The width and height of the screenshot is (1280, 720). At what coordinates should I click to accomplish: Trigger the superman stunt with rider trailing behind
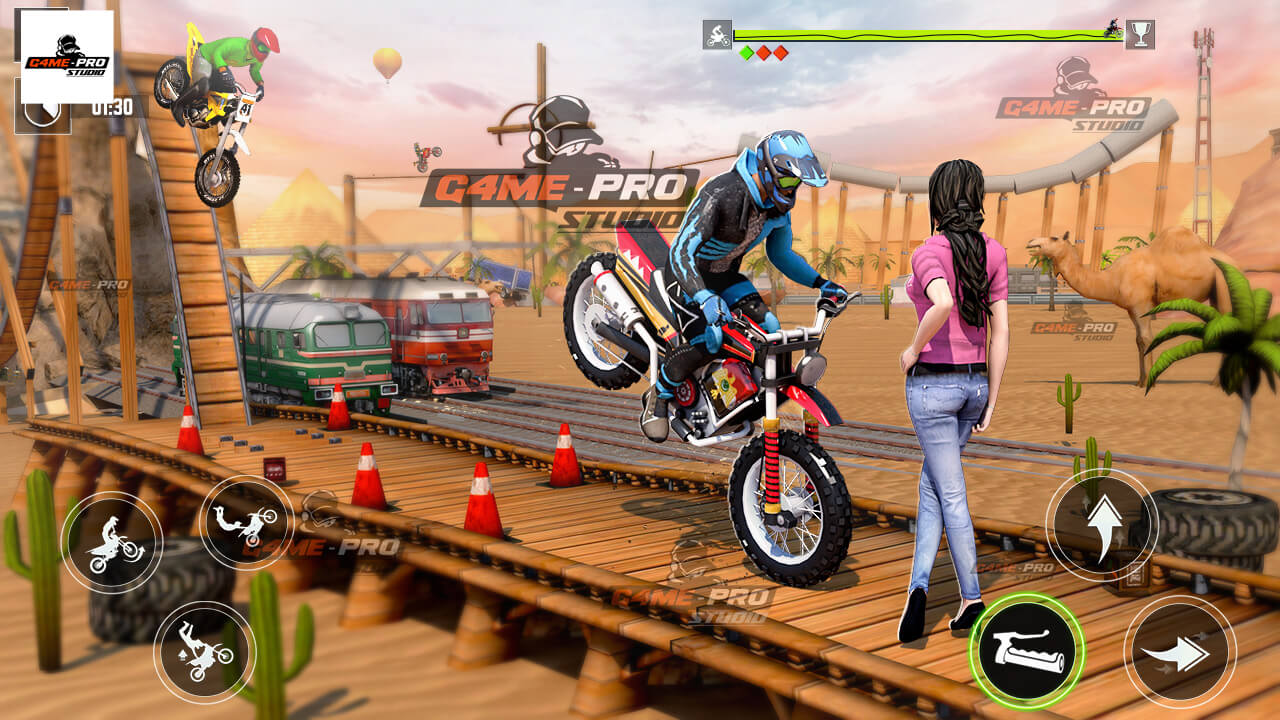246,522
